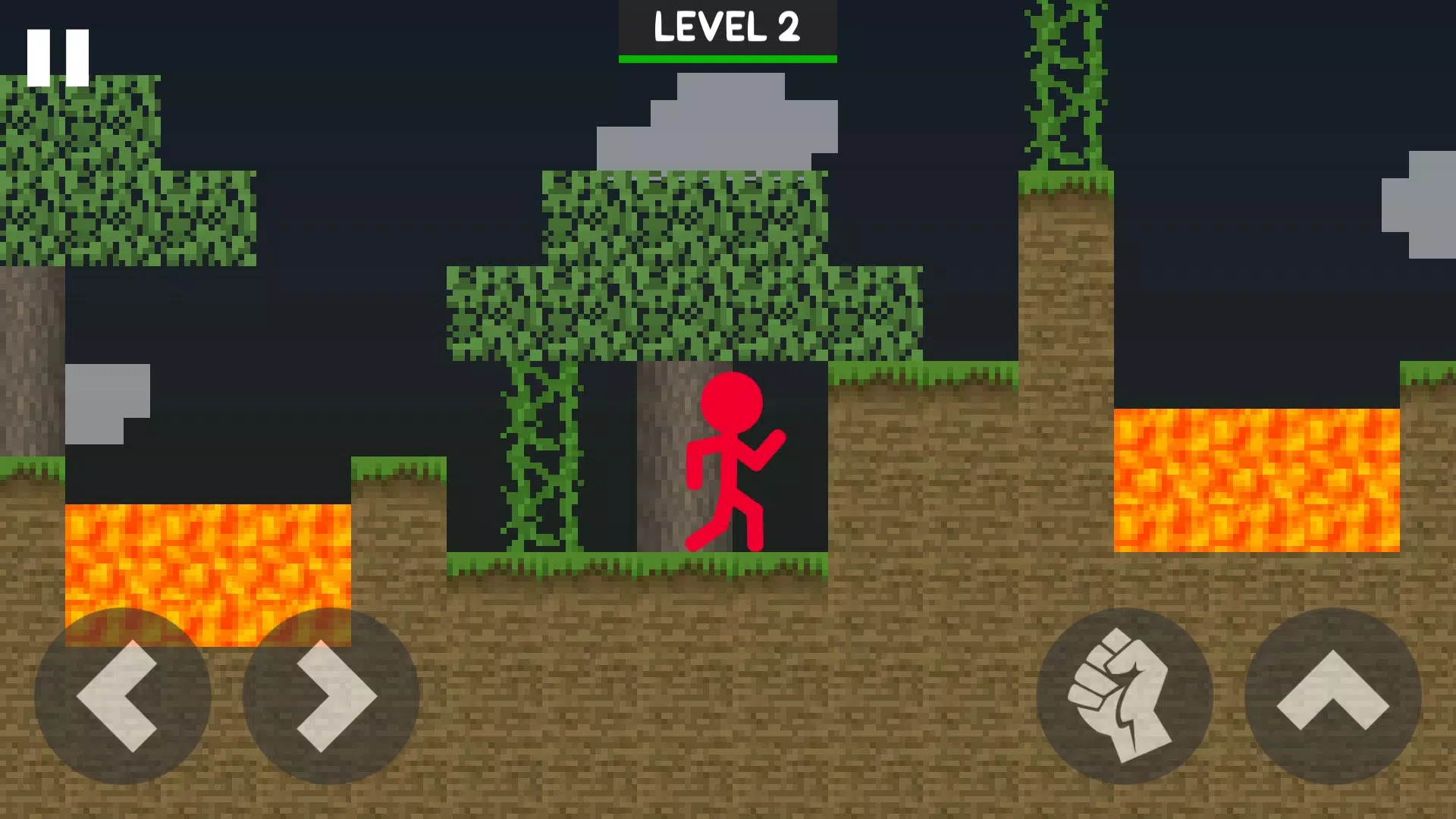
Task: Select the tree trunk behind the stickman
Action: tap(667, 455)
